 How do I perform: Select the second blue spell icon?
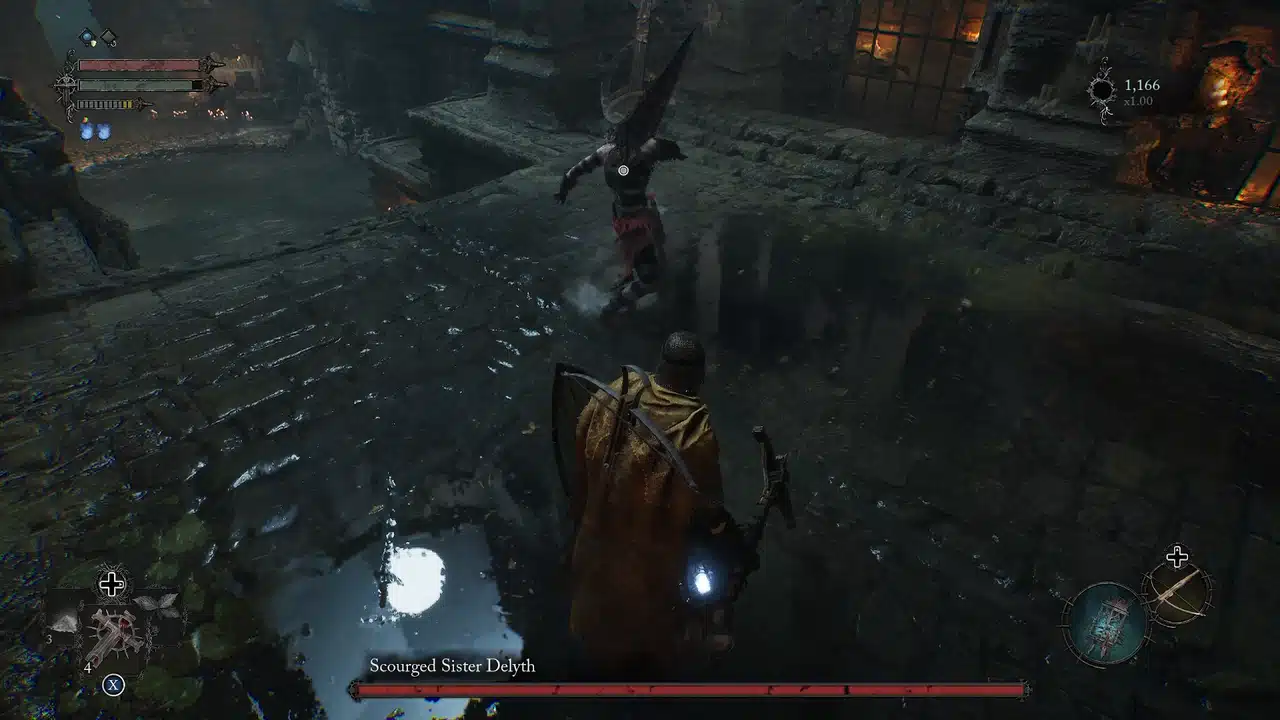[x=104, y=131]
